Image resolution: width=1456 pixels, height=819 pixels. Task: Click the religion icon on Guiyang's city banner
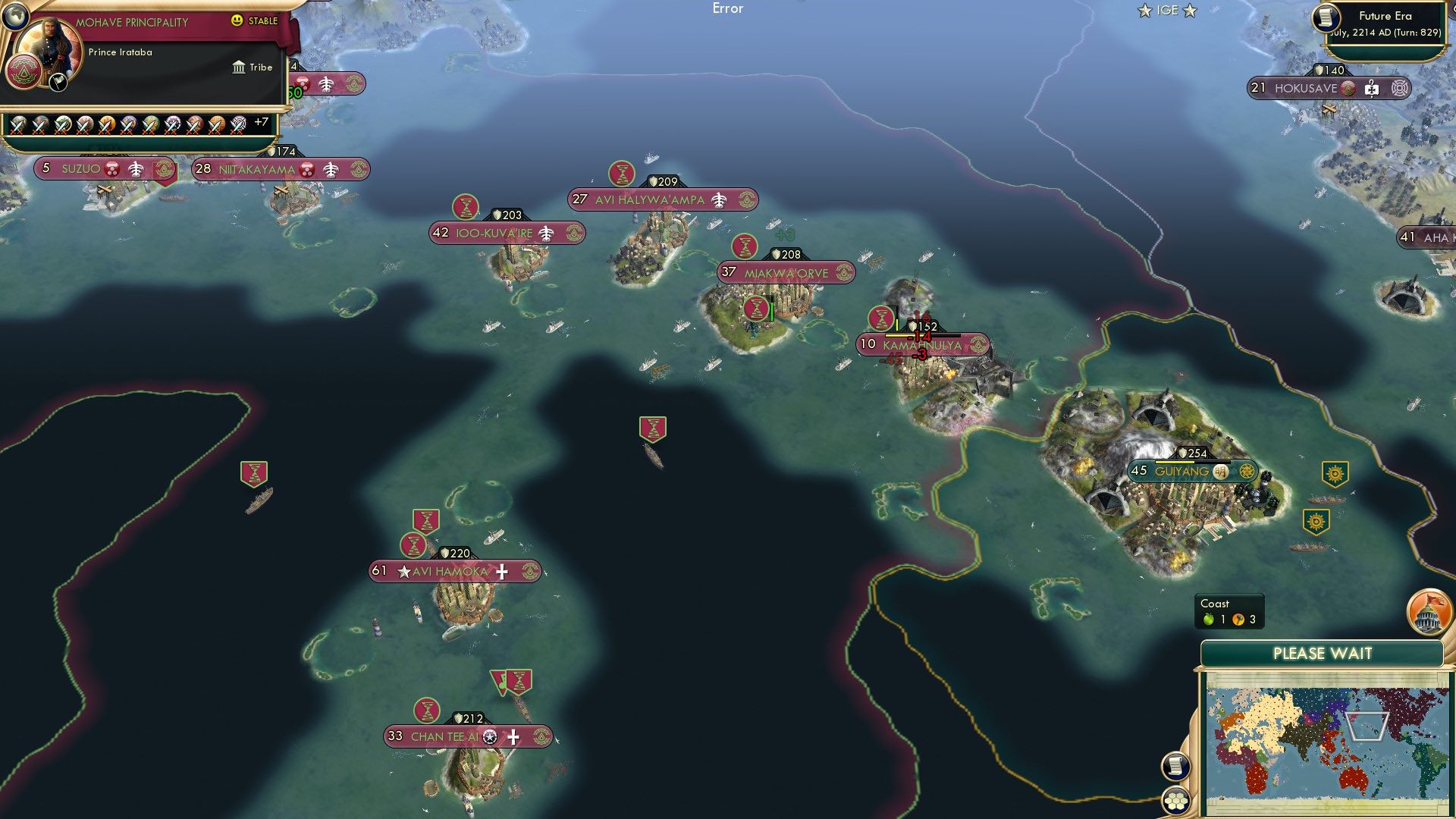point(1220,471)
